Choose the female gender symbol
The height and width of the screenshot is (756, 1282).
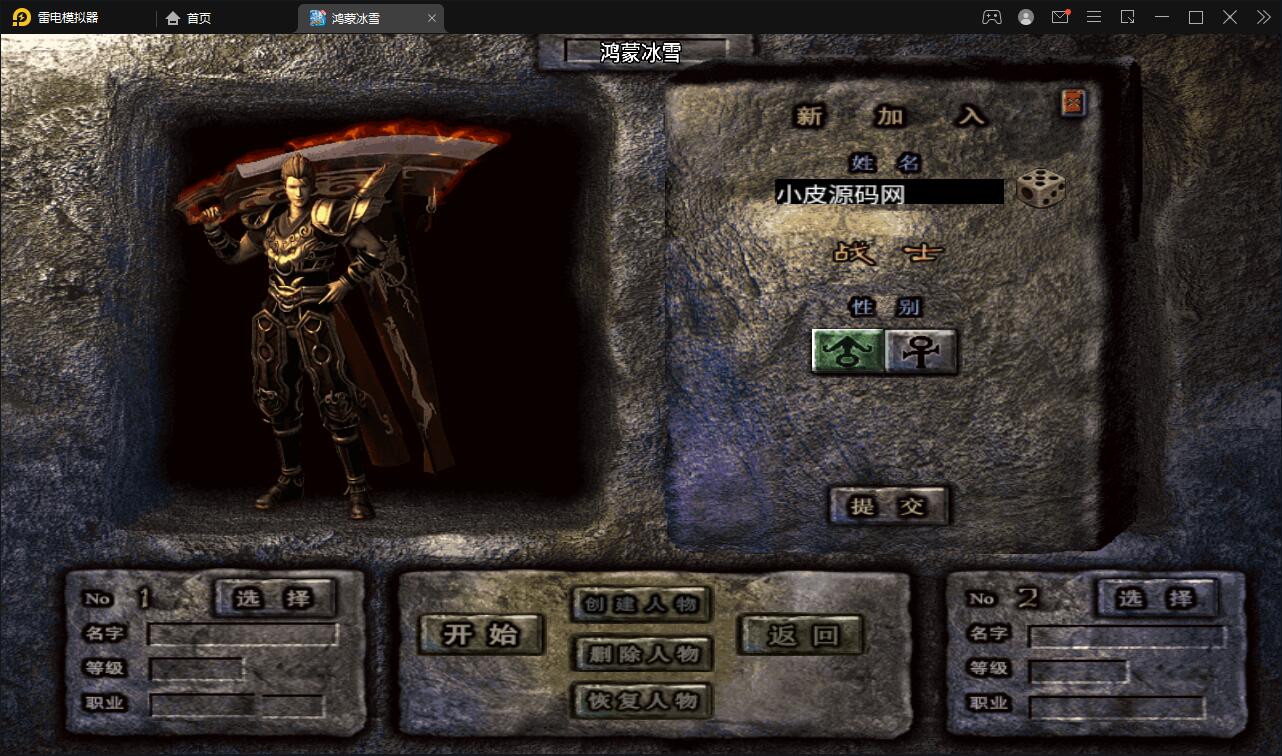pos(921,352)
